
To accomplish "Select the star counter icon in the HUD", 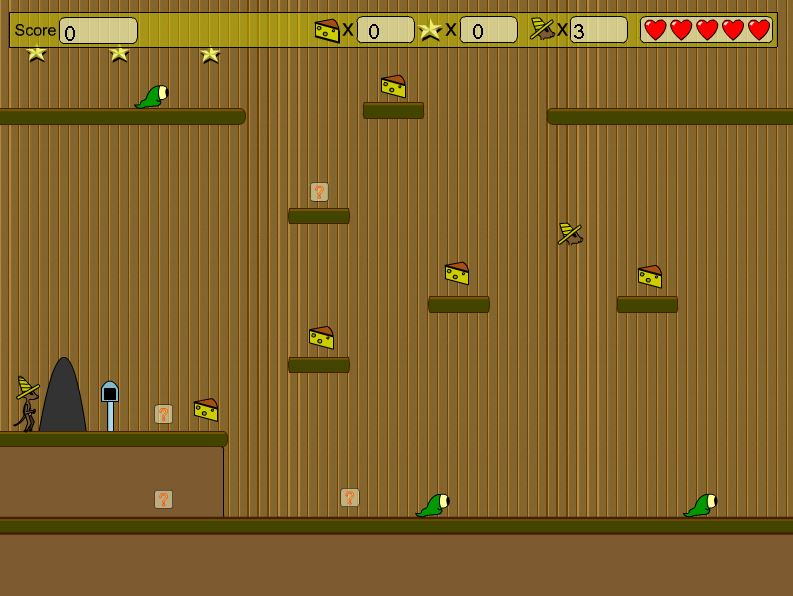I will pos(430,30).
